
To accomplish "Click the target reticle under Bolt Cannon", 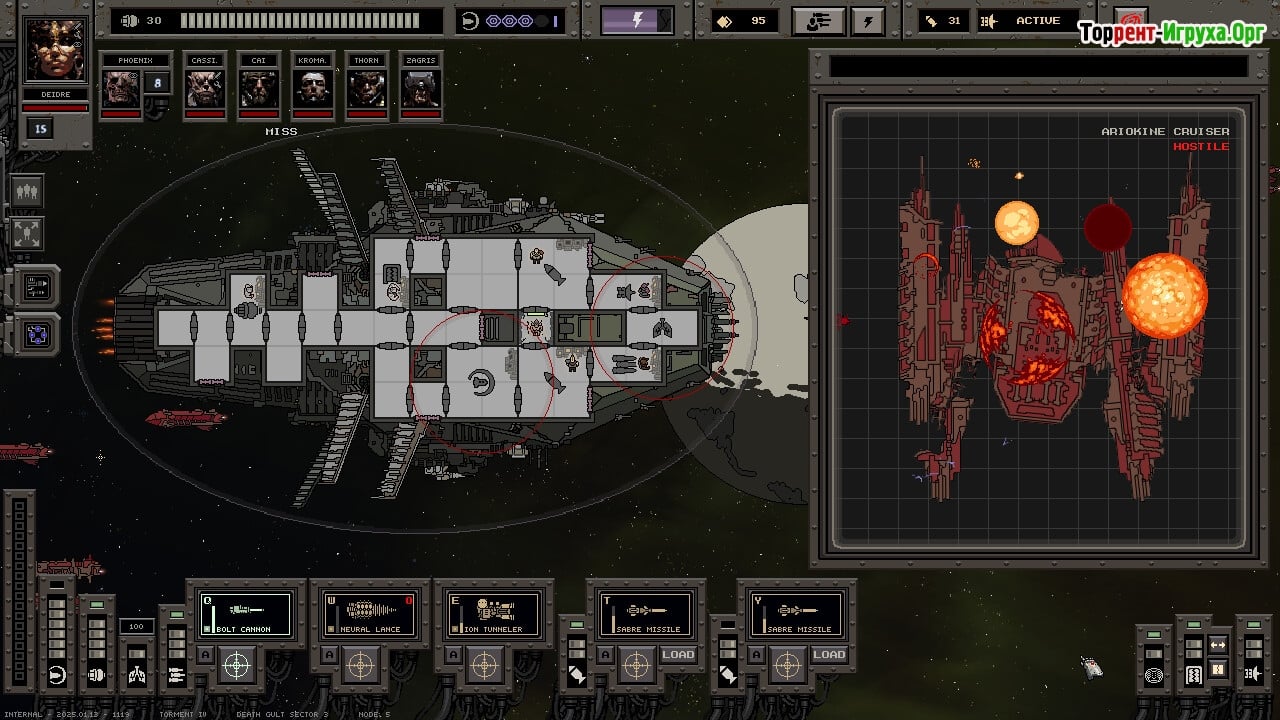I will coord(236,664).
